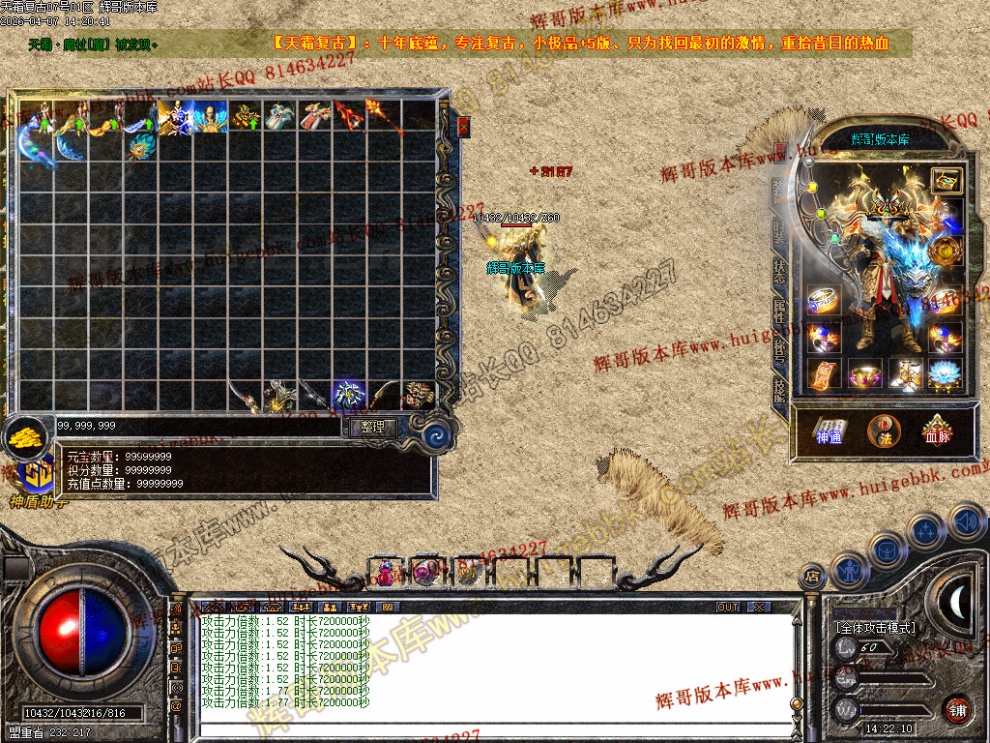Click the treasure chest slot in equipment panel
The image size is (990, 743).
(x=945, y=180)
